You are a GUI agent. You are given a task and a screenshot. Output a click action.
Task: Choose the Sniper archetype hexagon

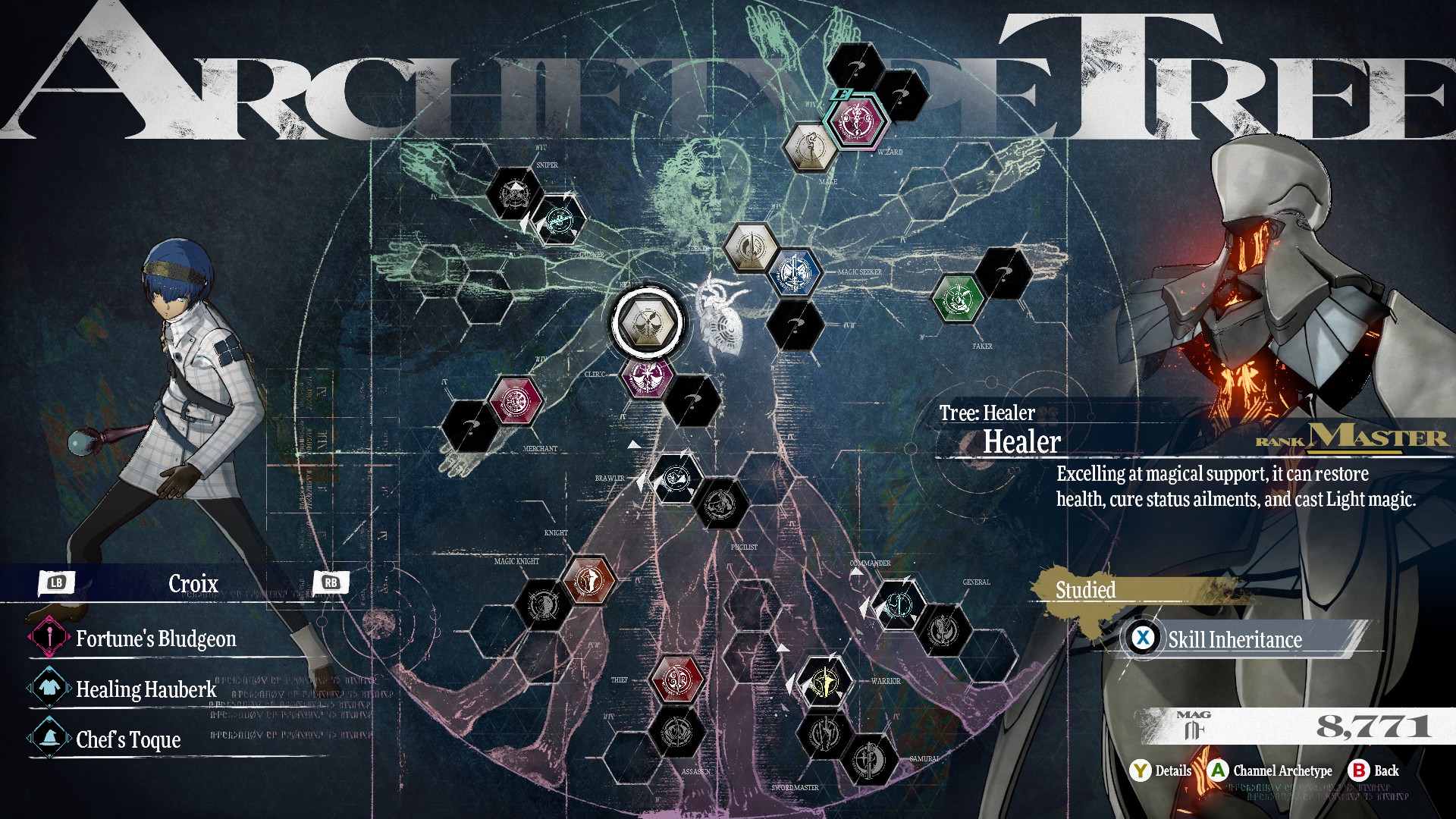pos(513,193)
